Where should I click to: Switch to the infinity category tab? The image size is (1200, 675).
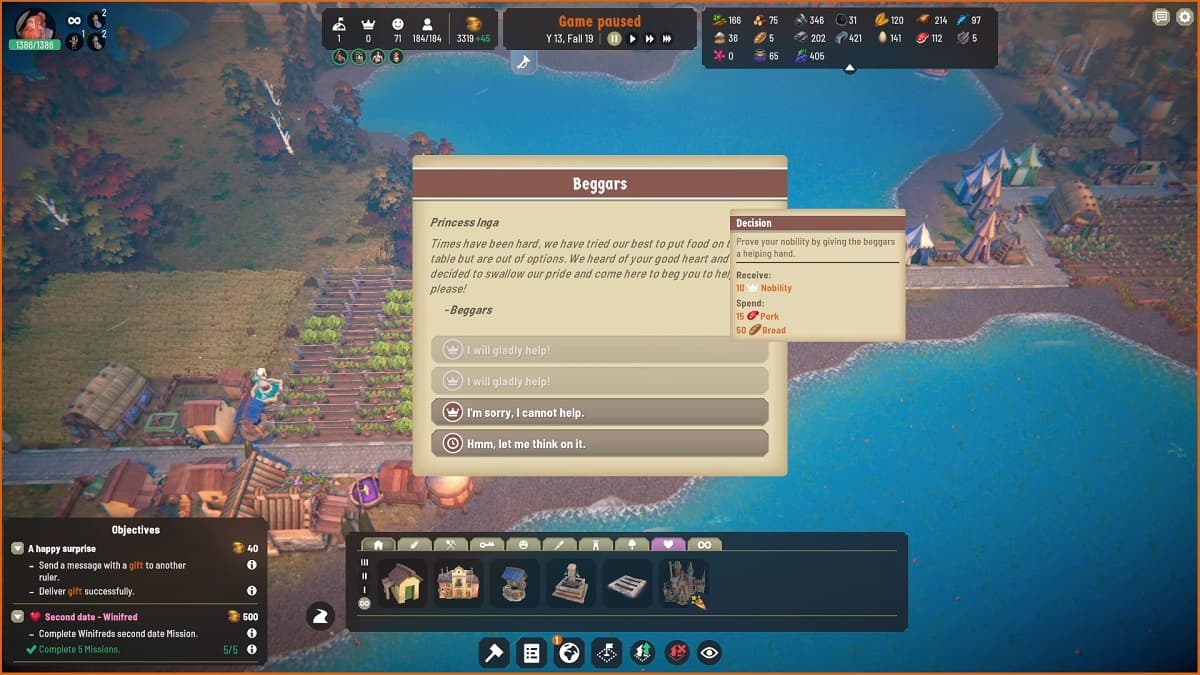(705, 545)
